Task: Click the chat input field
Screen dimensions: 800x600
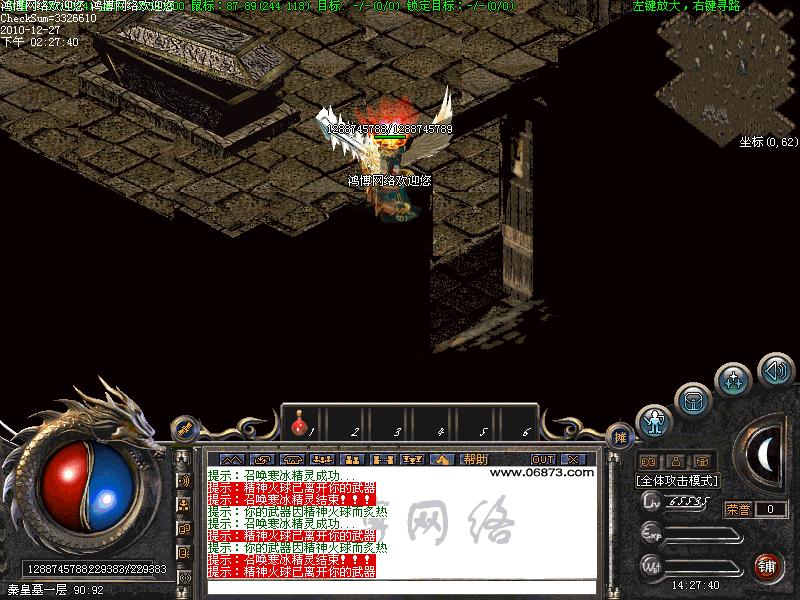Action: point(400,587)
